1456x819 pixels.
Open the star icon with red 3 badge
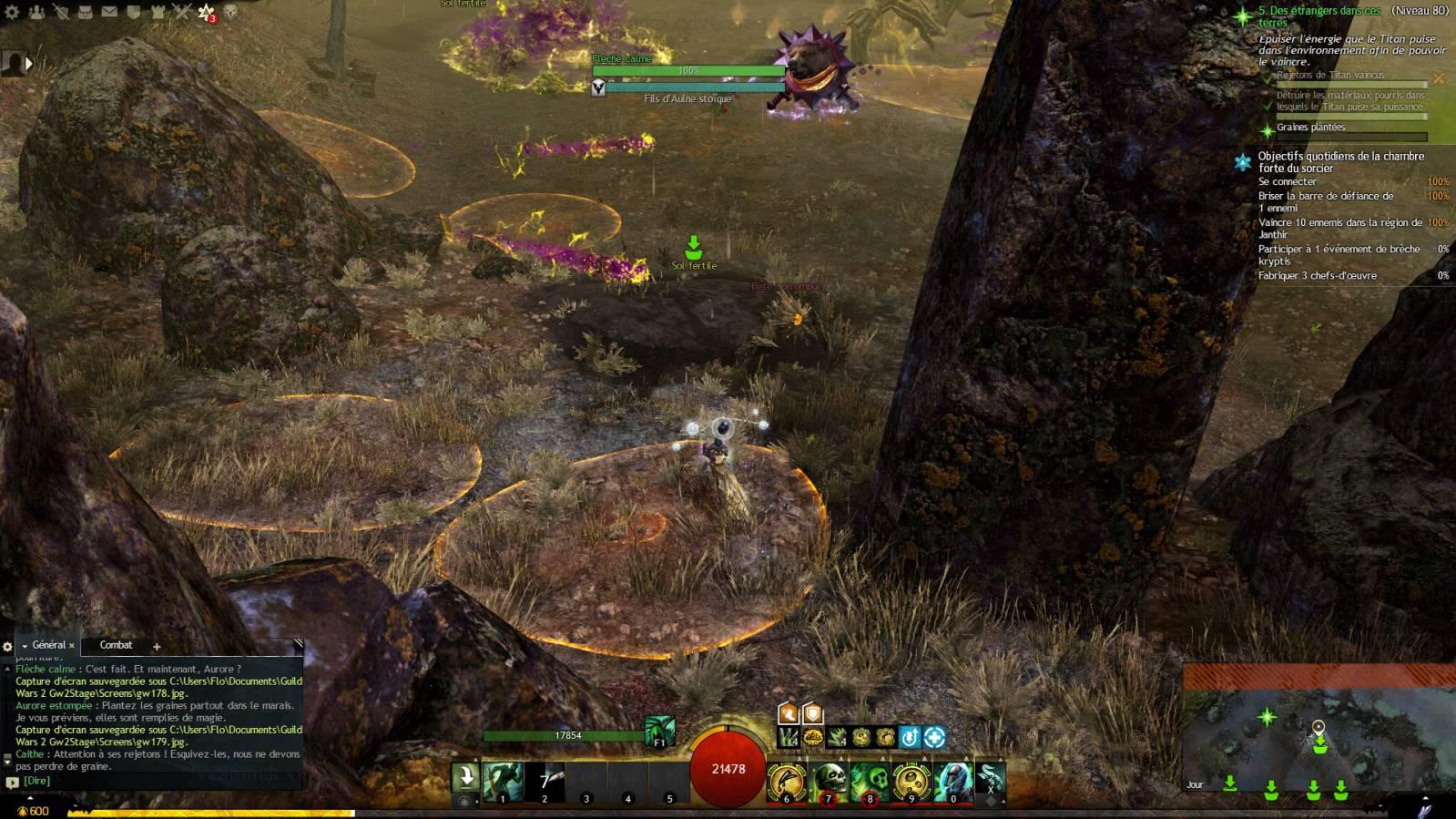pyautogui.click(x=208, y=13)
